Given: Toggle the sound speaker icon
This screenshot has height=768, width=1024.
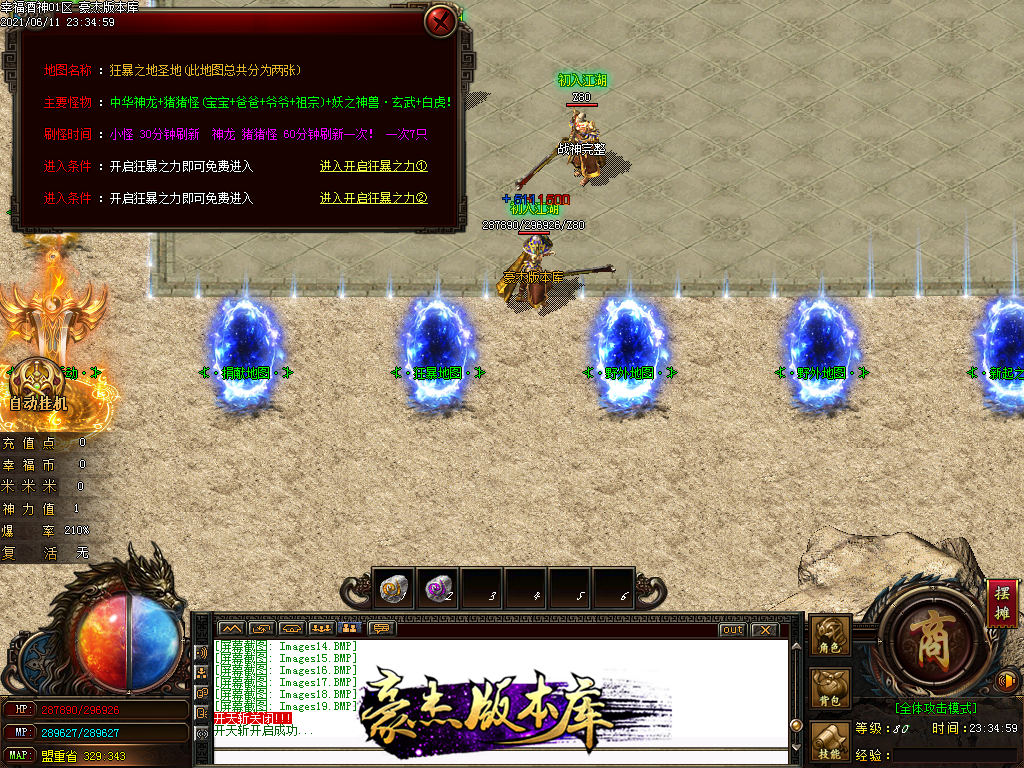Looking at the screenshot, I should [1008, 682].
